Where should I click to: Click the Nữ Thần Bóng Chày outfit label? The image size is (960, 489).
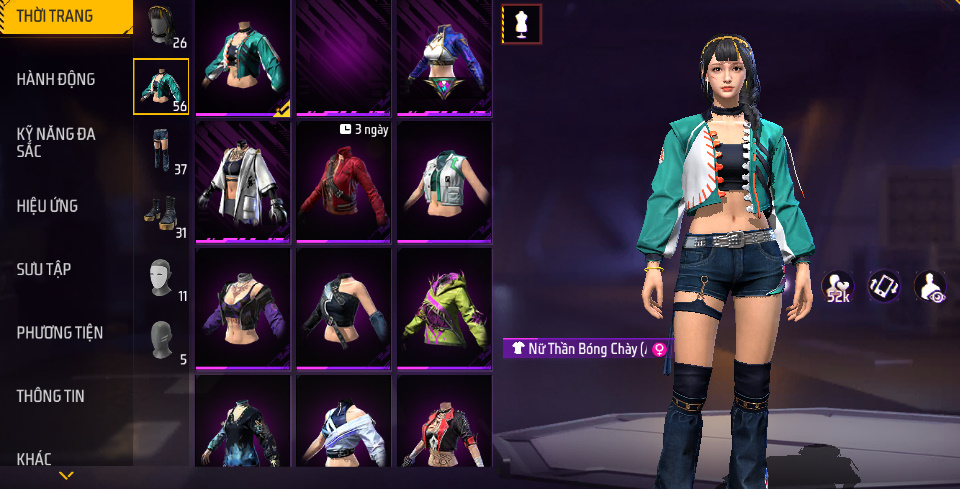tap(588, 348)
